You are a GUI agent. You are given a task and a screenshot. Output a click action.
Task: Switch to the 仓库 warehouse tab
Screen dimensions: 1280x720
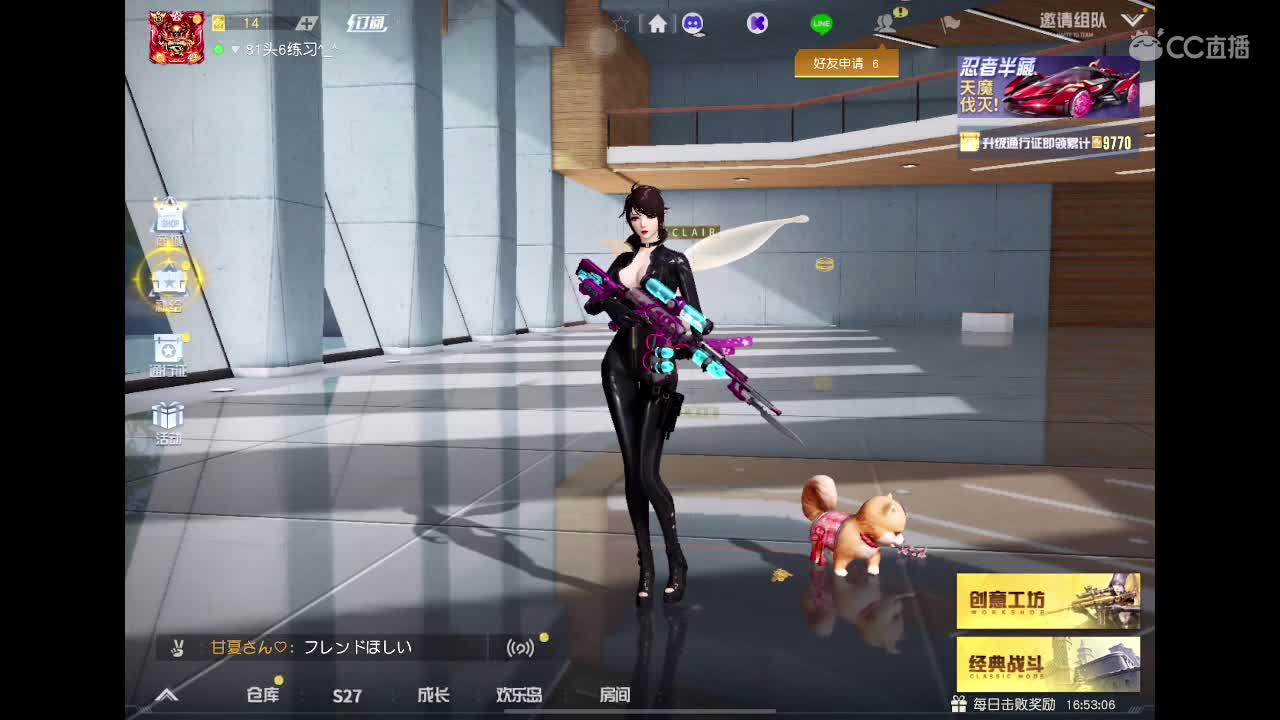click(x=261, y=696)
